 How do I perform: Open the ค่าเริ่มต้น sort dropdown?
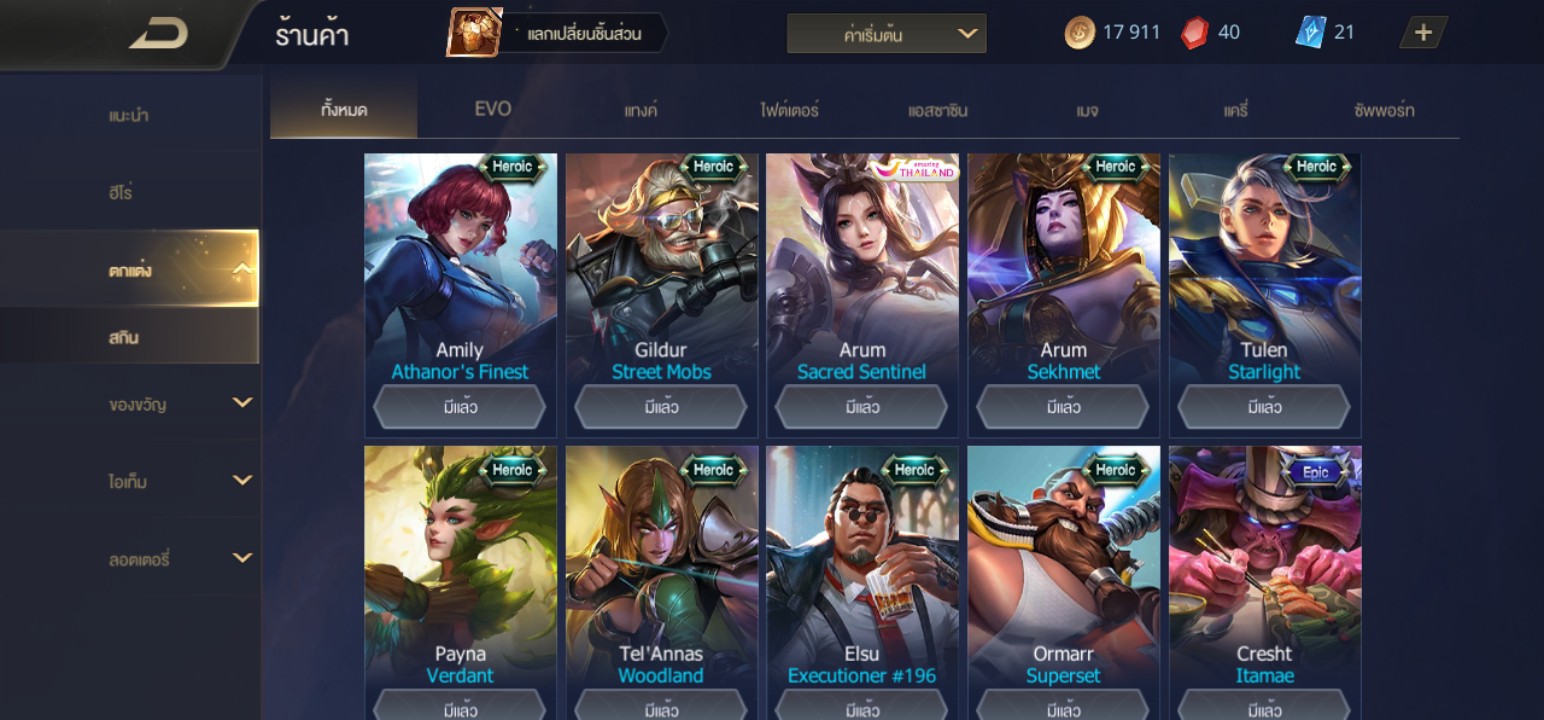pos(886,34)
